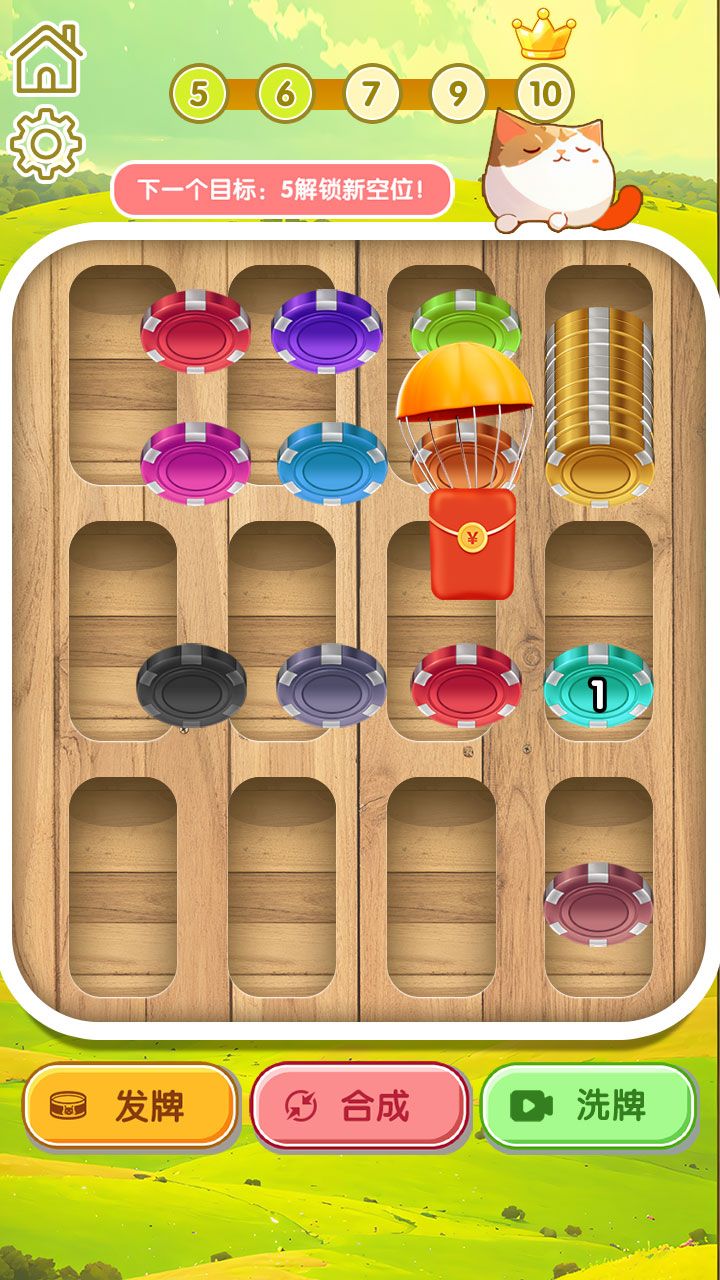Select the gray-purple chip
The image size is (720, 1280).
pos(331,686)
